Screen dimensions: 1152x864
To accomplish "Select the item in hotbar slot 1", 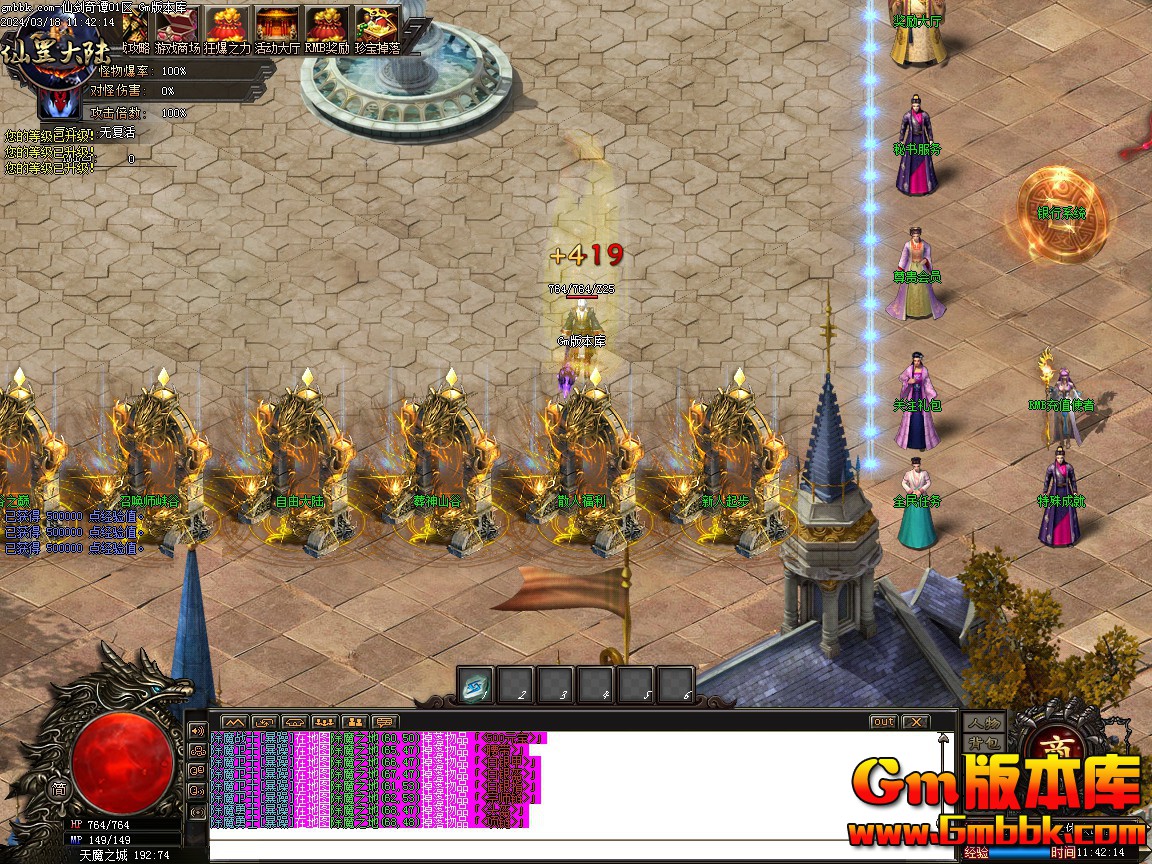I will point(475,686).
